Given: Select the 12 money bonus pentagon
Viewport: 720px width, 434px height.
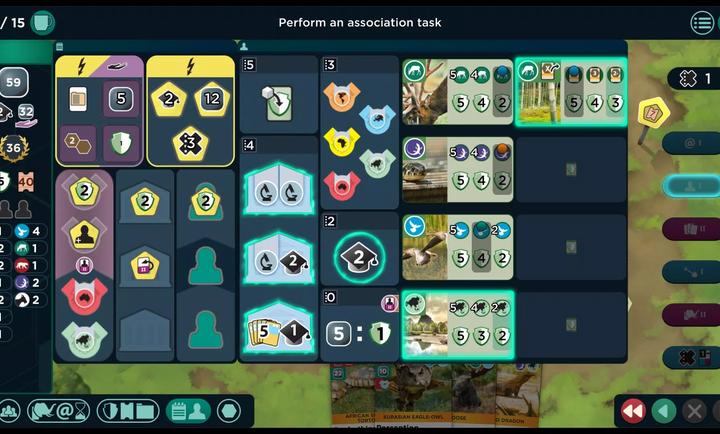Looking at the screenshot, I should click(x=212, y=98).
